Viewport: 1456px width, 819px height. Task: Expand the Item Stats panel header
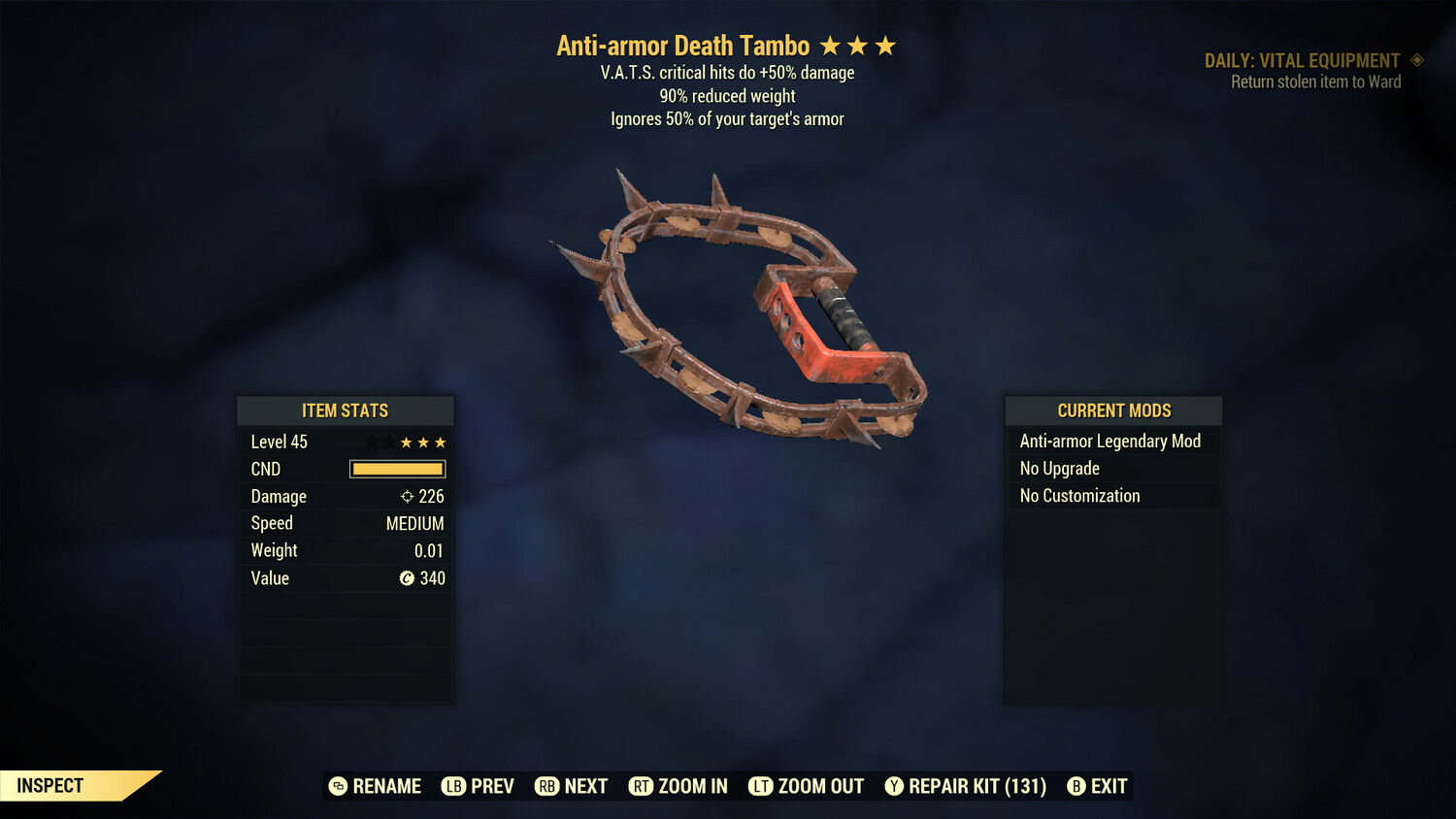point(346,410)
